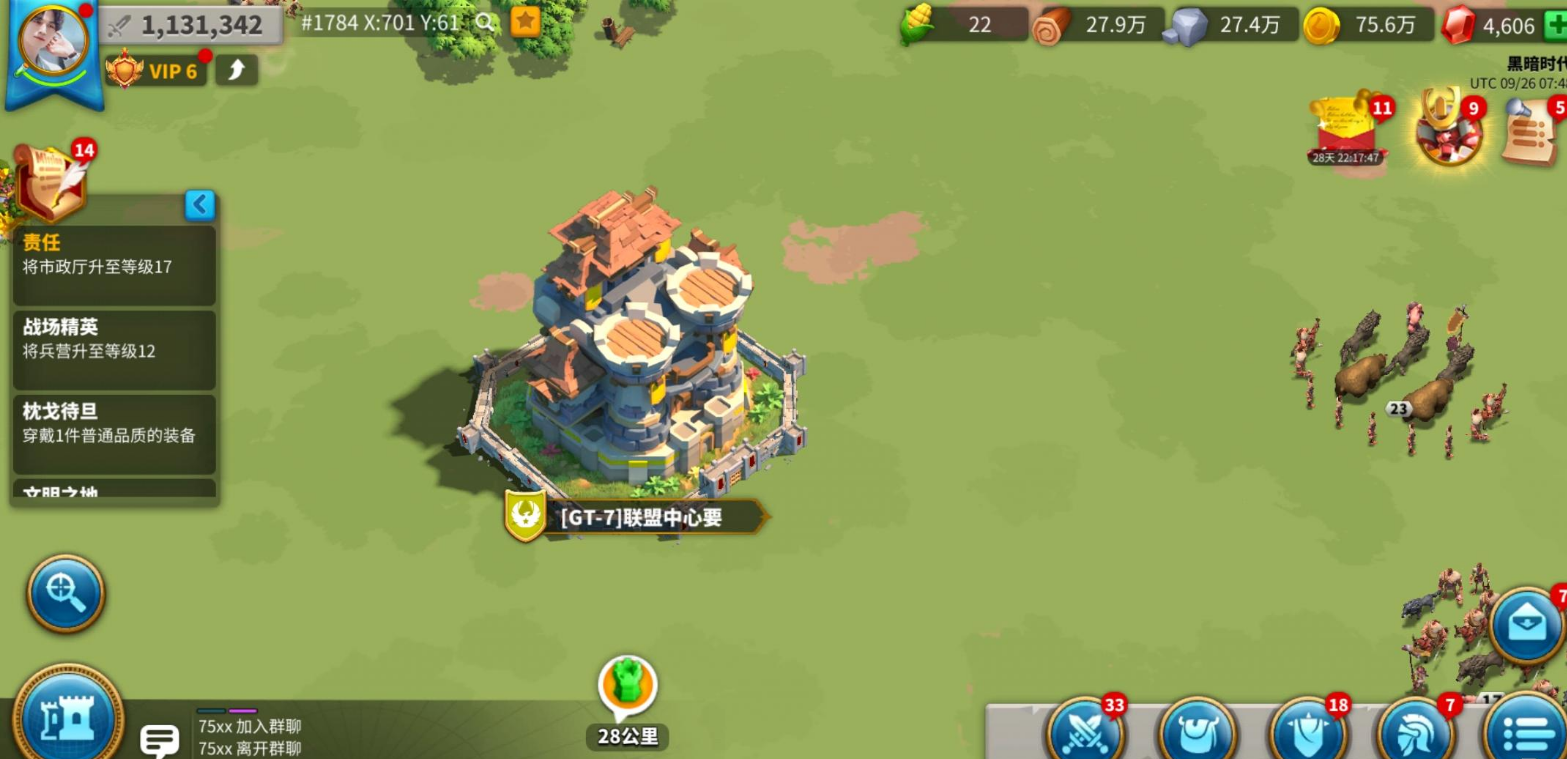1567x759 pixels.
Task: Open the round magnifier map search button
Action: pos(66,594)
